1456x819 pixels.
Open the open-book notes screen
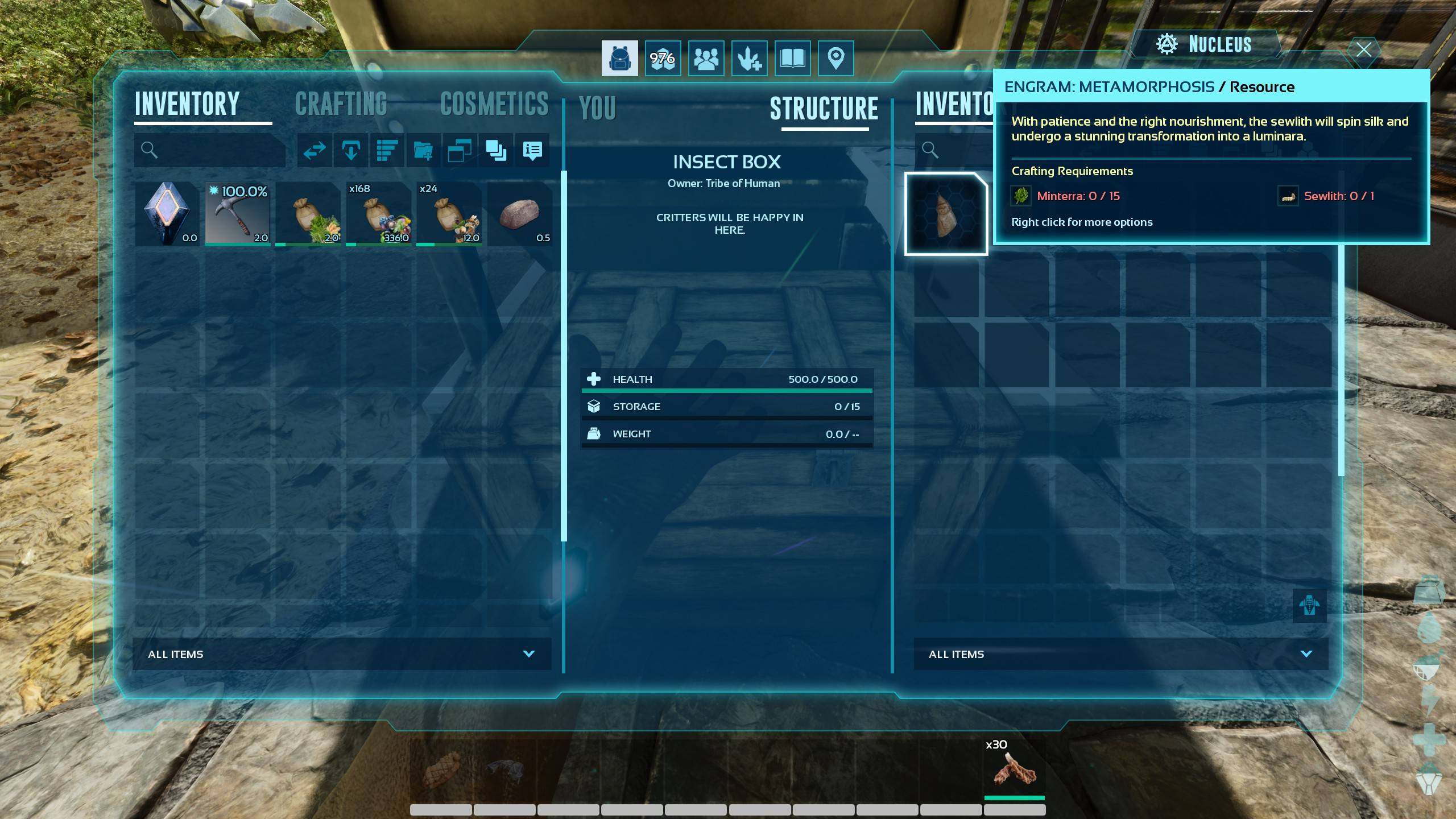(792, 58)
